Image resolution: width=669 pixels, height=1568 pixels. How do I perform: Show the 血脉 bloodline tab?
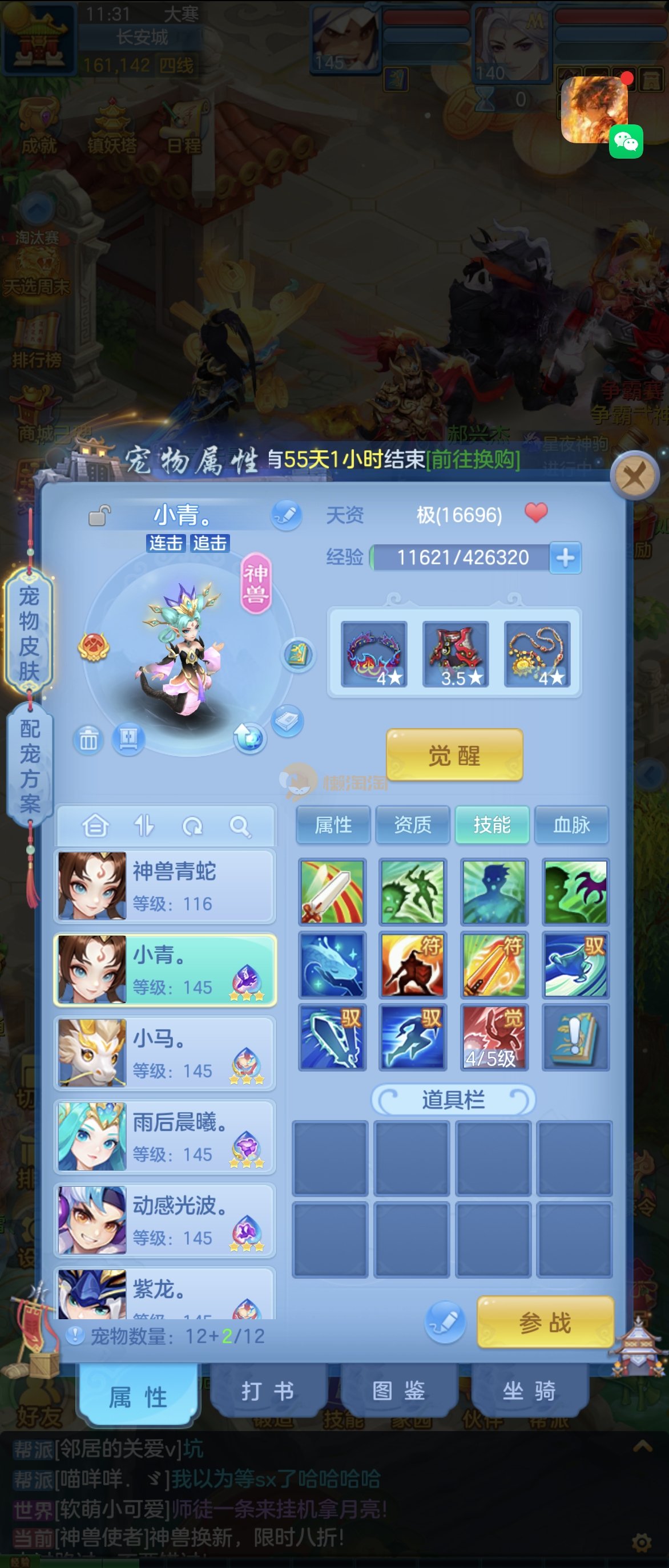point(571,825)
